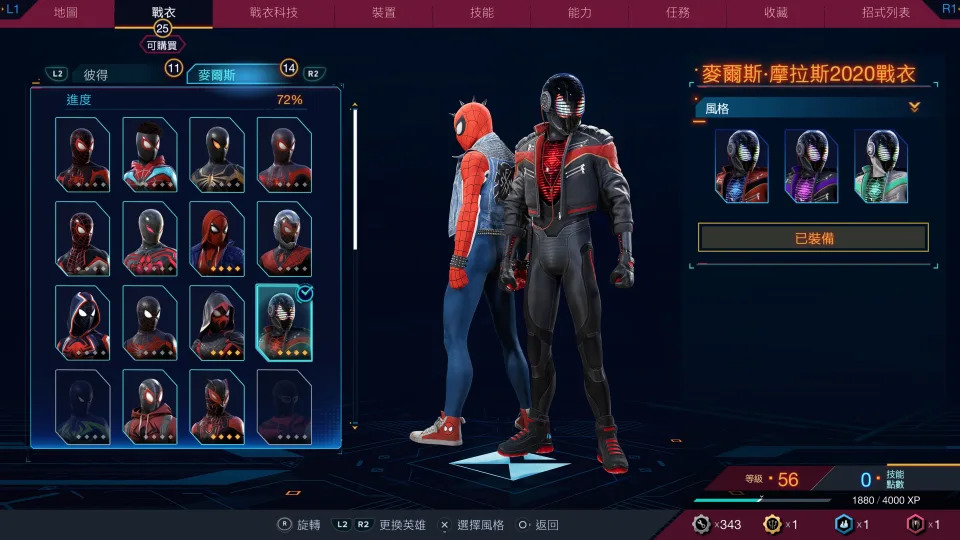Choose the suit with cat-ear mask
The width and height of the screenshot is (960, 540).
tap(217, 406)
